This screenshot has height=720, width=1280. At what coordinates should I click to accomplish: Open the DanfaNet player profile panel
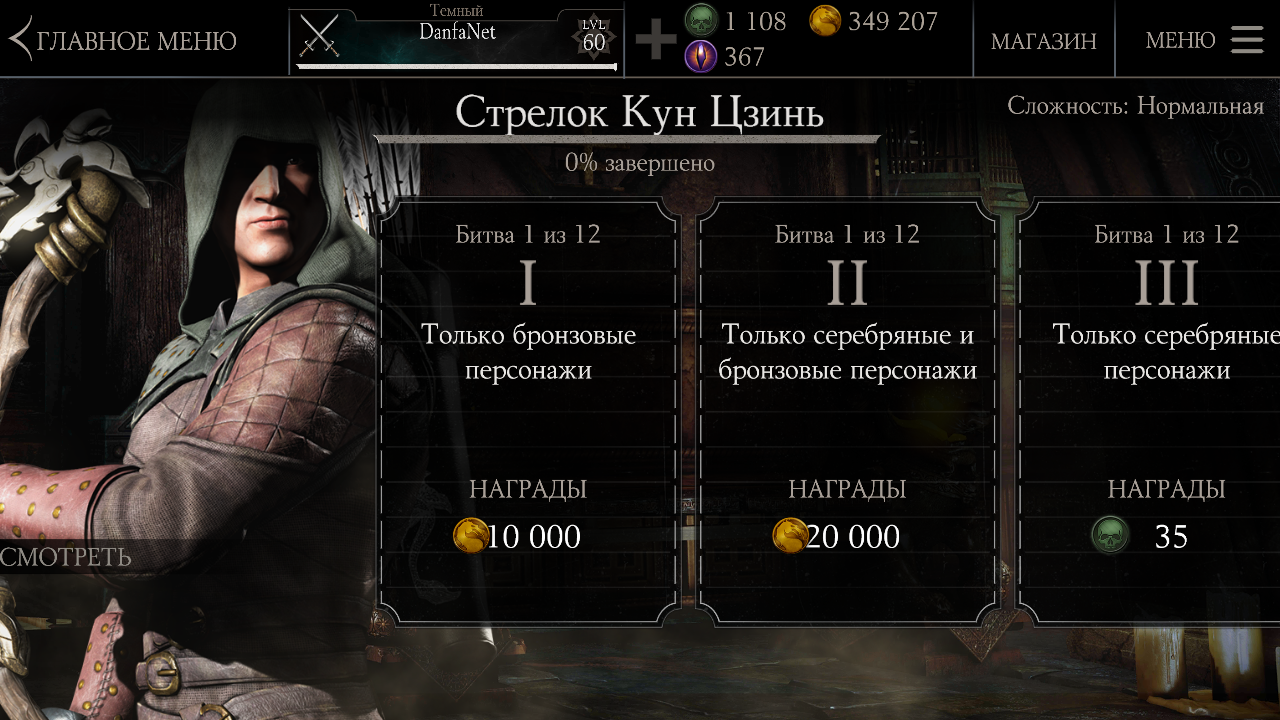pos(456,40)
